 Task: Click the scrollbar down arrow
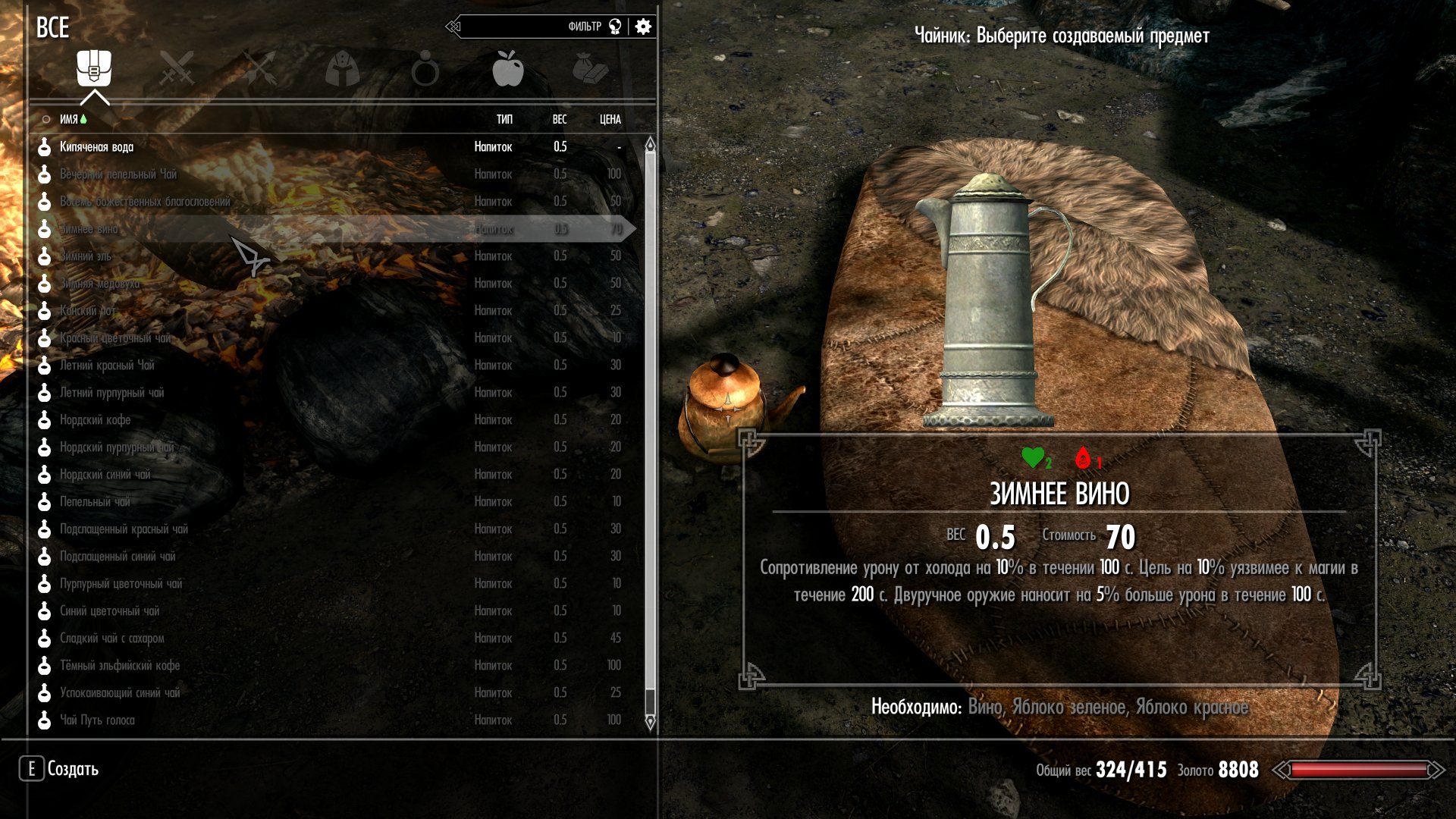click(650, 723)
